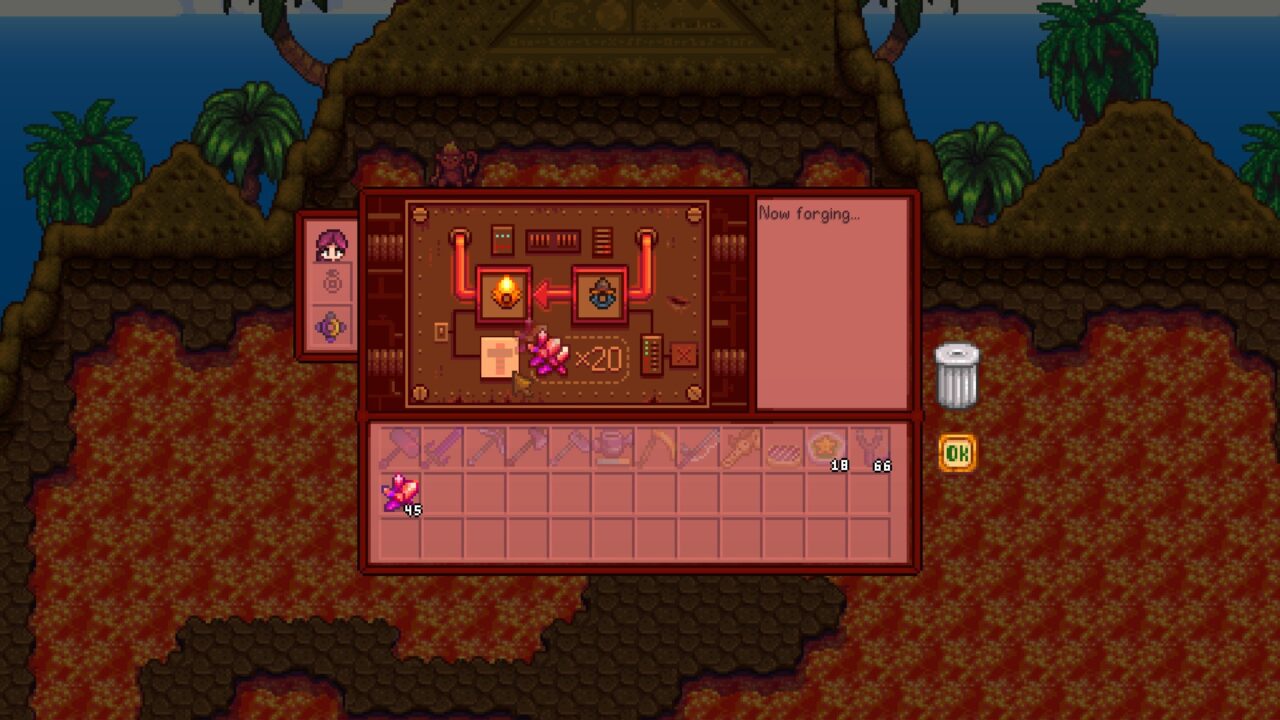Select the fishing rod in the inventory
Image resolution: width=1280 pixels, height=720 pixels.
pos(741,452)
